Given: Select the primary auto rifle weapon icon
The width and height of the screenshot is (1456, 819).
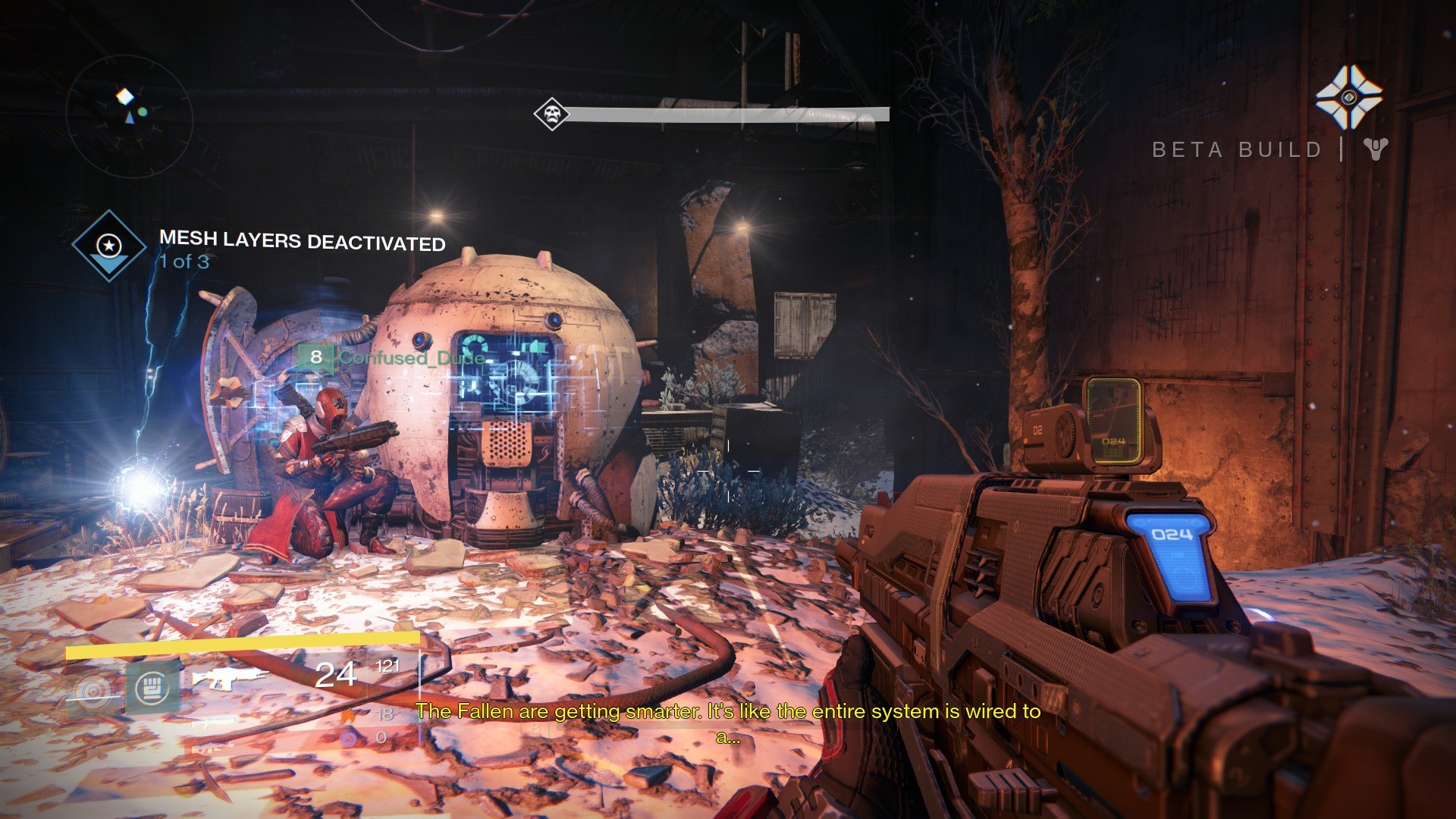Looking at the screenshot, I should (227, 677).
